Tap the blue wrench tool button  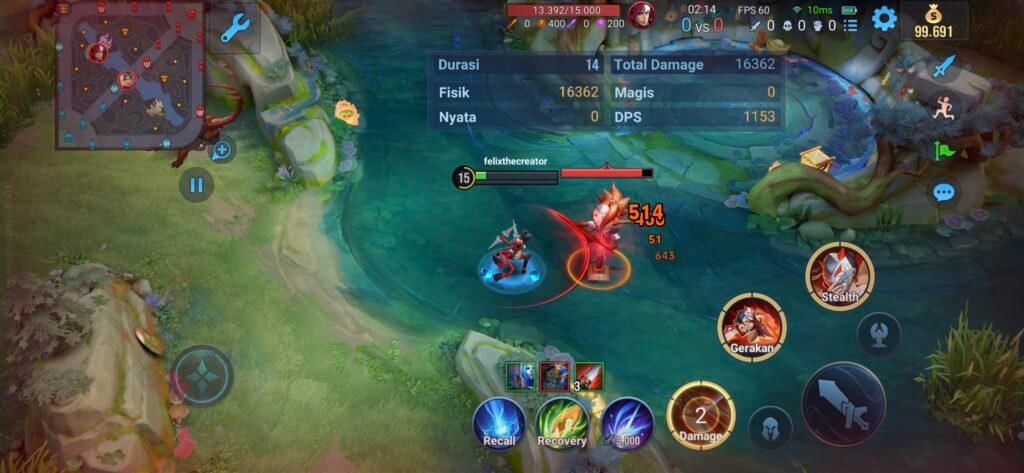[234, 27]
